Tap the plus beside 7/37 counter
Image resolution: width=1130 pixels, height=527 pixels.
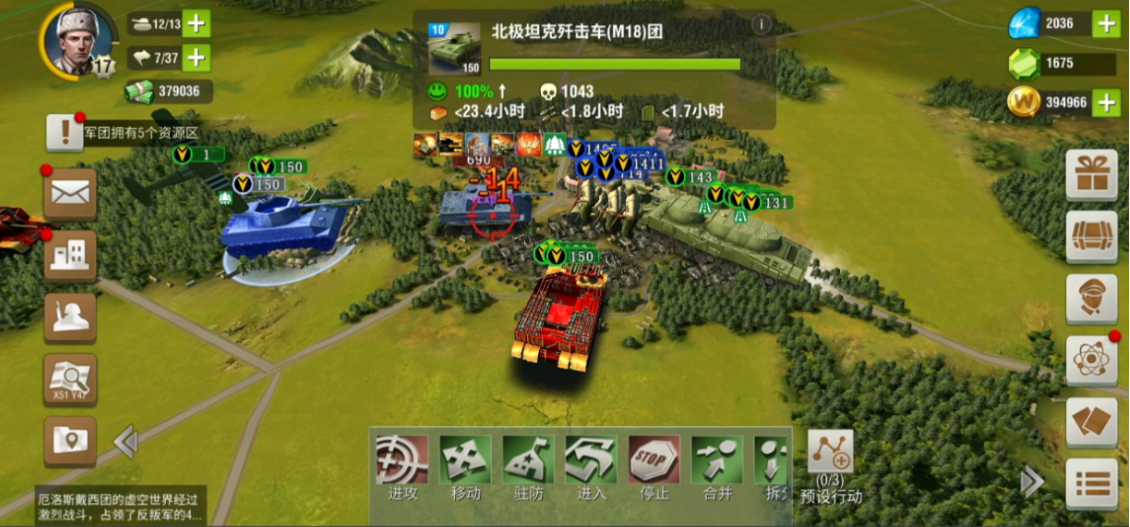pyautogui.click(x=196, y=58)
